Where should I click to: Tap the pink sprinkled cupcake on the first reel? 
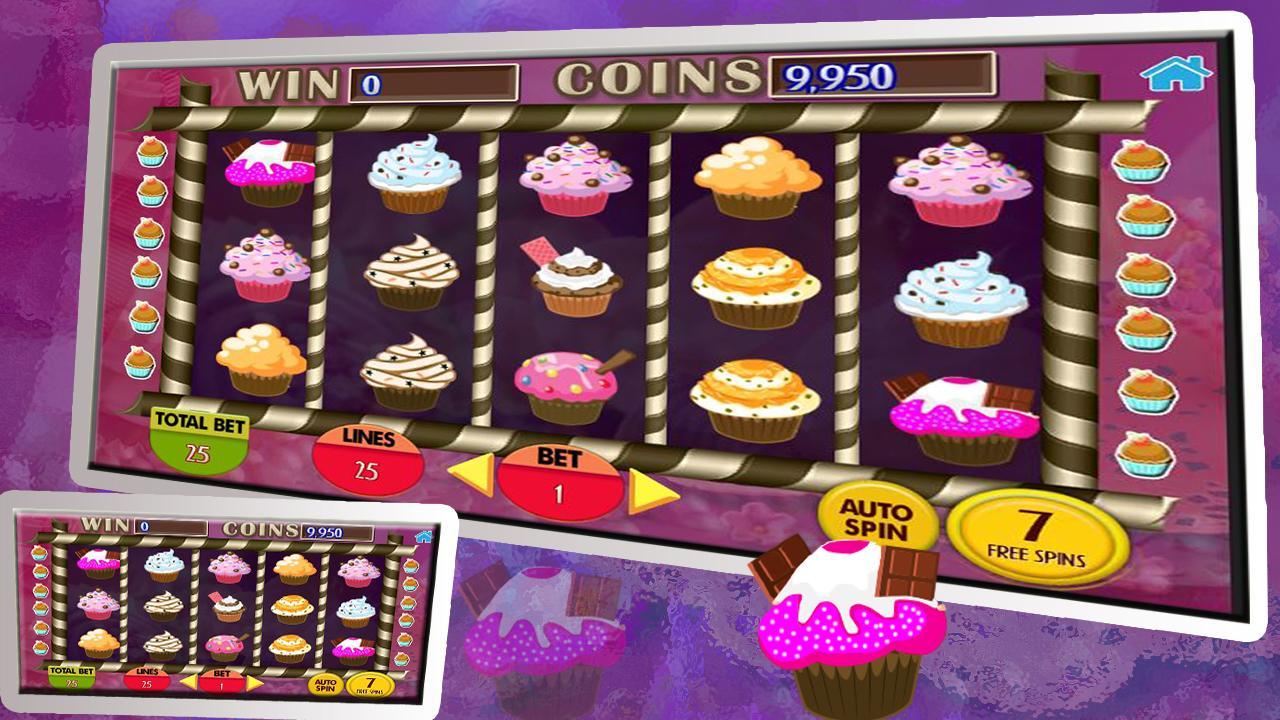click(264, 262)
